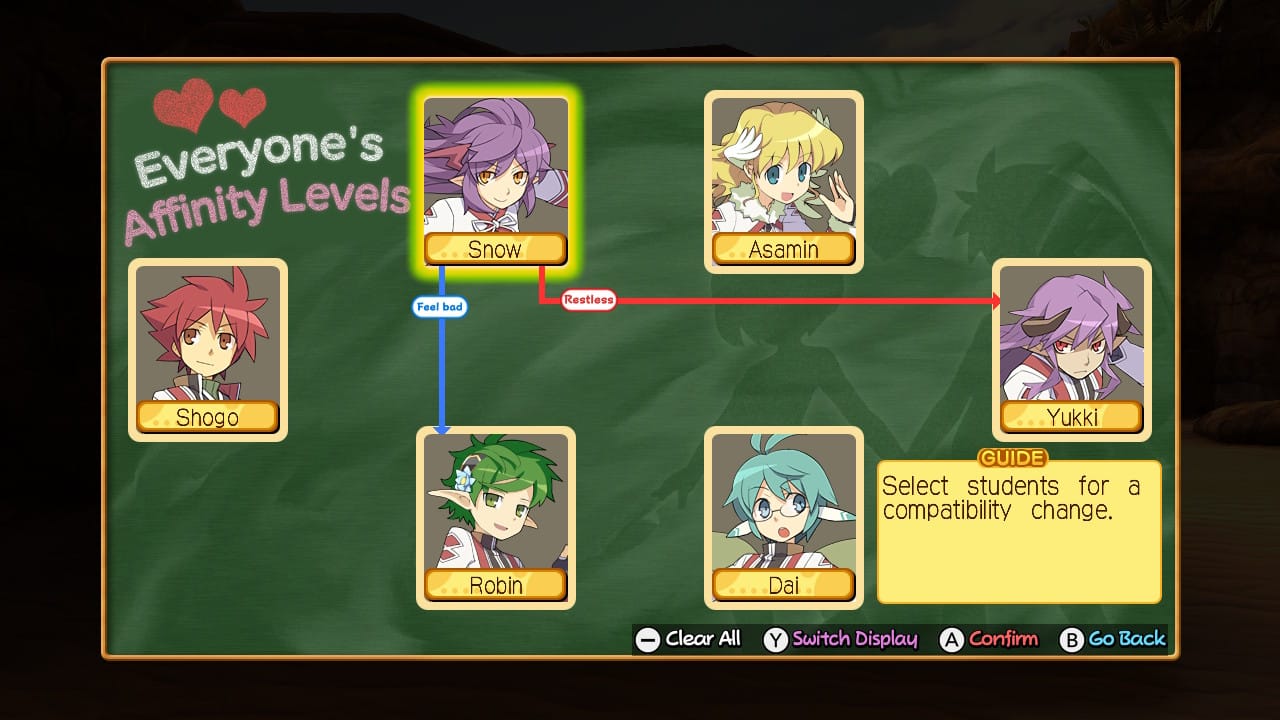The height and width of the screenshot is (720, 1280).
Task: Click the Clear All option
Action: (x=689, y=639)
